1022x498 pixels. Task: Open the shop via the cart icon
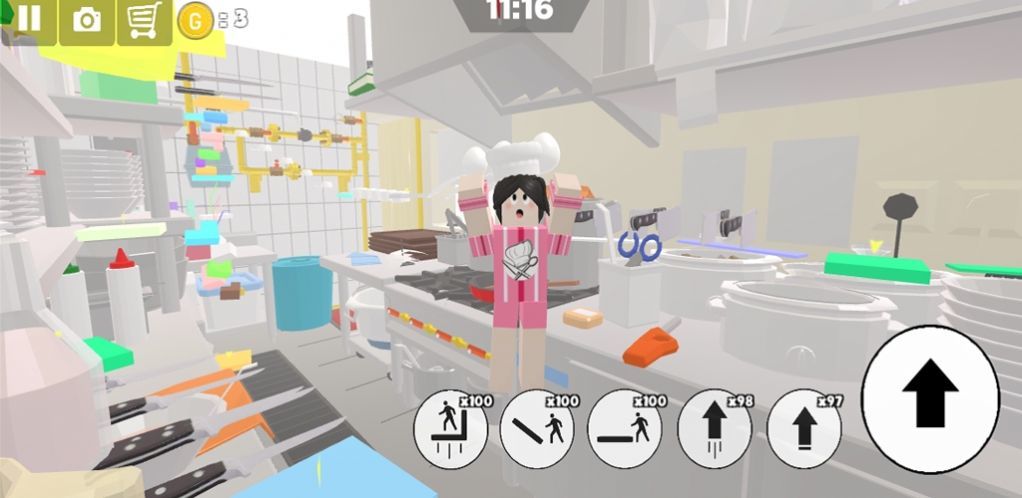tap(145, 20)
